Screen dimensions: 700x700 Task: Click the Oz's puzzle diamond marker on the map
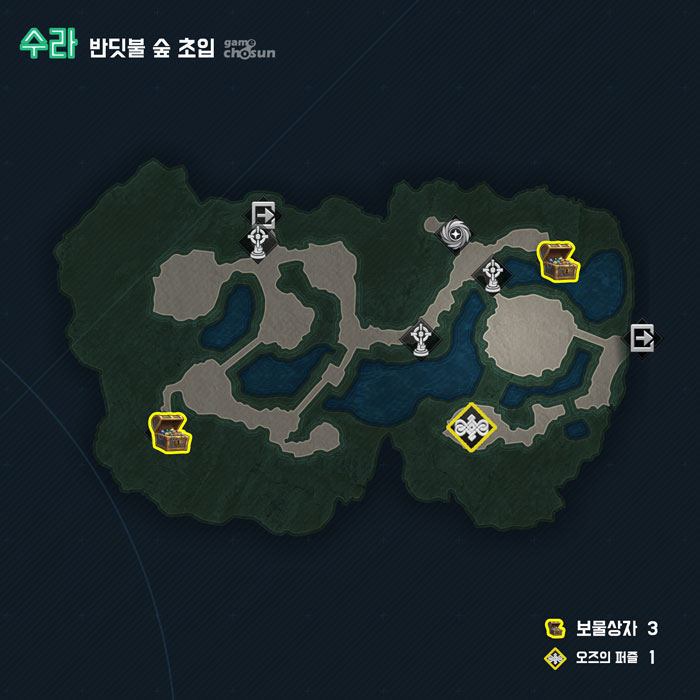[x=471, y=427]
